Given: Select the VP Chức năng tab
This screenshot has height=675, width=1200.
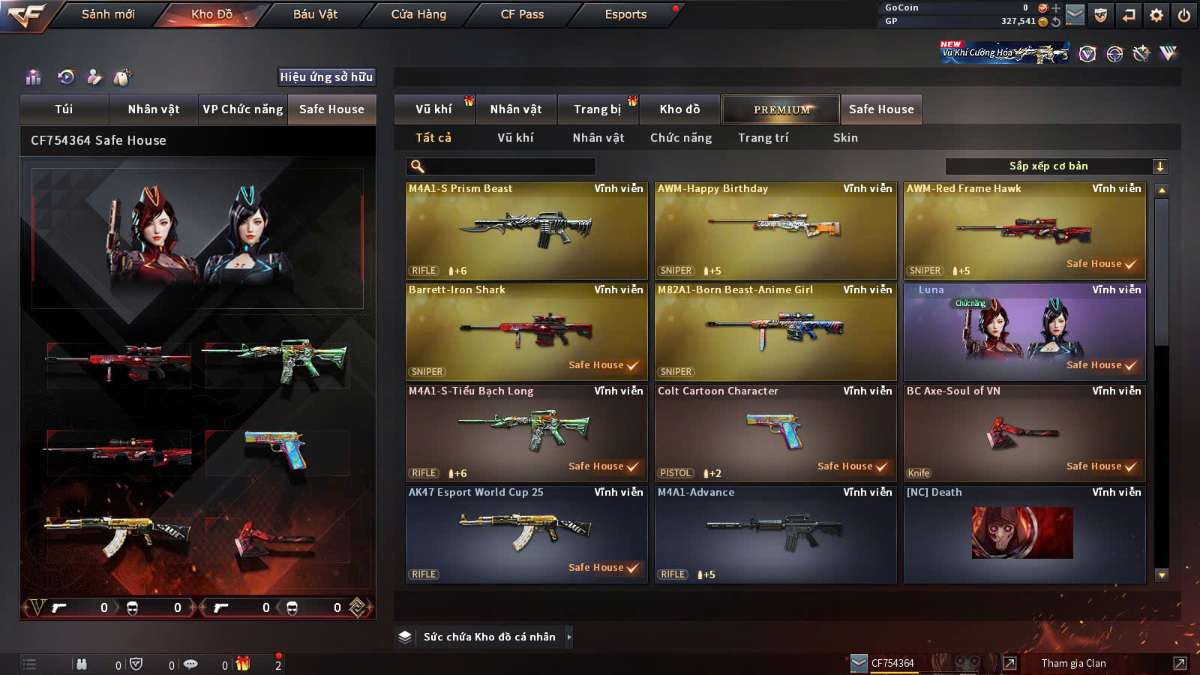Looking at the screenshot, I should tap(242, 109).
